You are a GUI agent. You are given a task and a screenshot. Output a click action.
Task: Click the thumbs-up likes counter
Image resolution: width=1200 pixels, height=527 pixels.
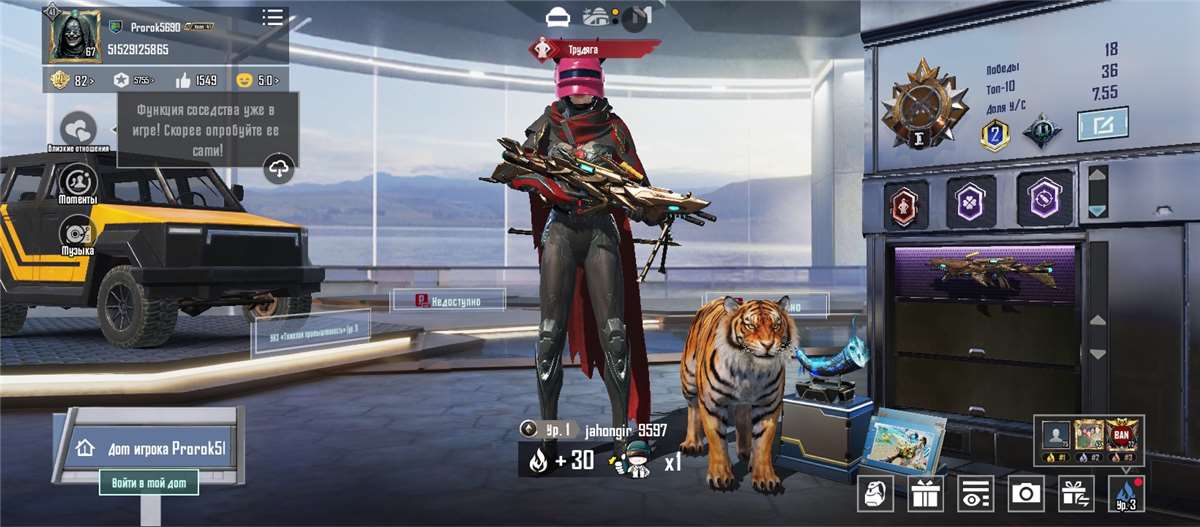(197, 80)
